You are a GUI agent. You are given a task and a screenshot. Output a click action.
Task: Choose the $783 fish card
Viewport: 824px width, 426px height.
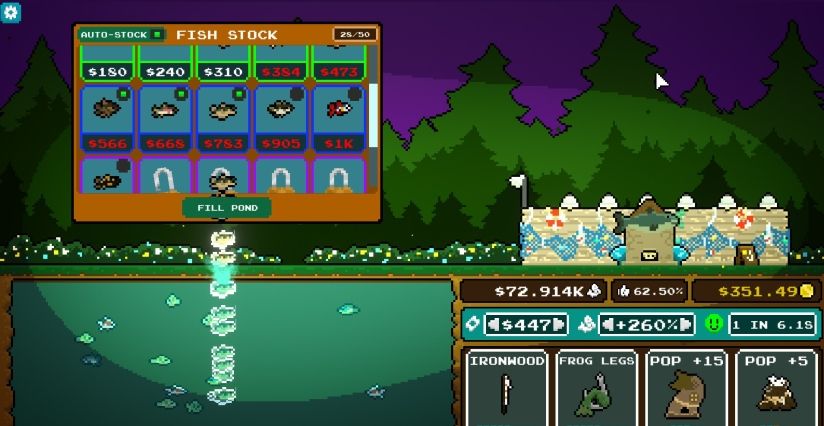click(x=223, y=118)
